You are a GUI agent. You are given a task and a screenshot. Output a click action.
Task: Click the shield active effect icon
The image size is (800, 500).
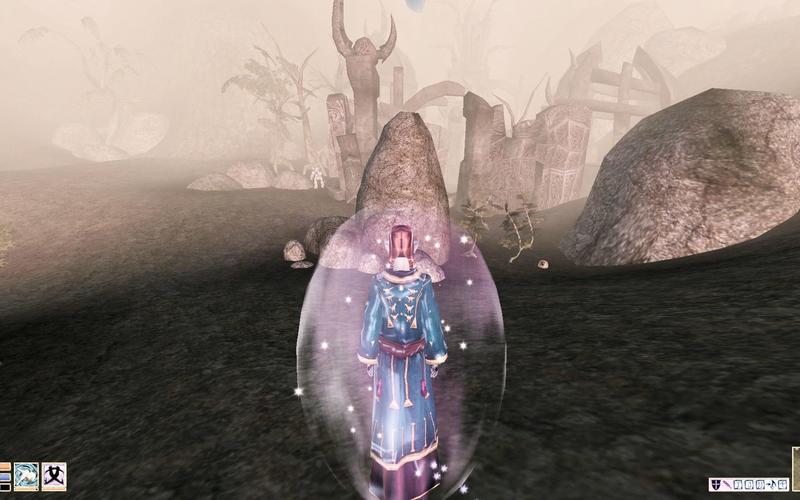715,485
